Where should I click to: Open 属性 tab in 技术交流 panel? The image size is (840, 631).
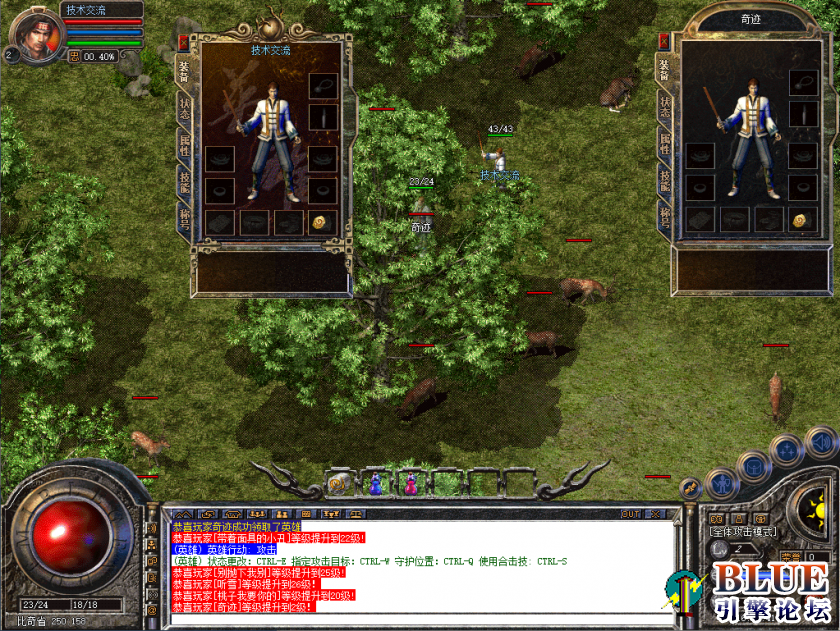click(x=185, y=145)
